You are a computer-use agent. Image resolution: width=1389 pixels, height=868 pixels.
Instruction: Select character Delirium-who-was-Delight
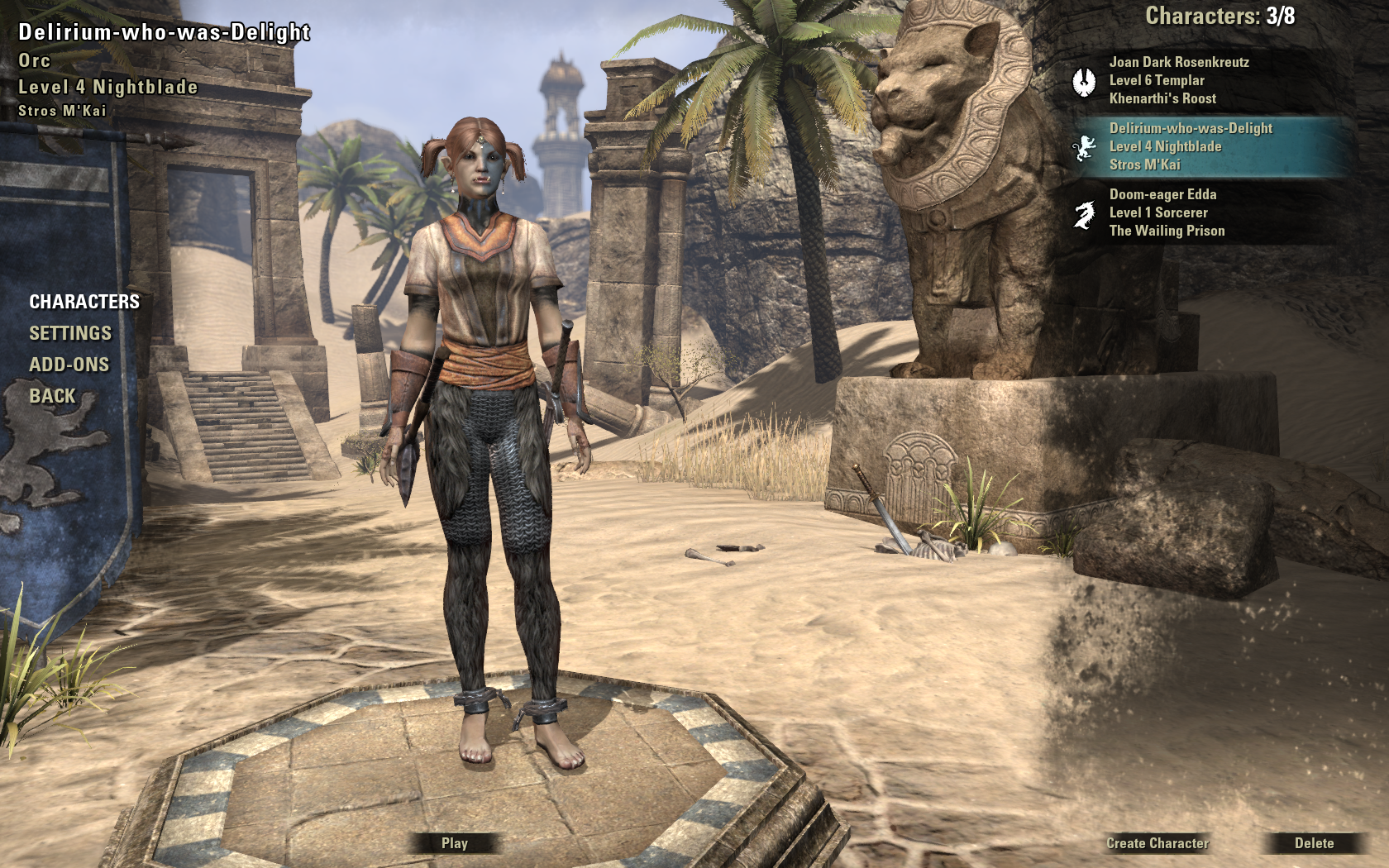1190,146
